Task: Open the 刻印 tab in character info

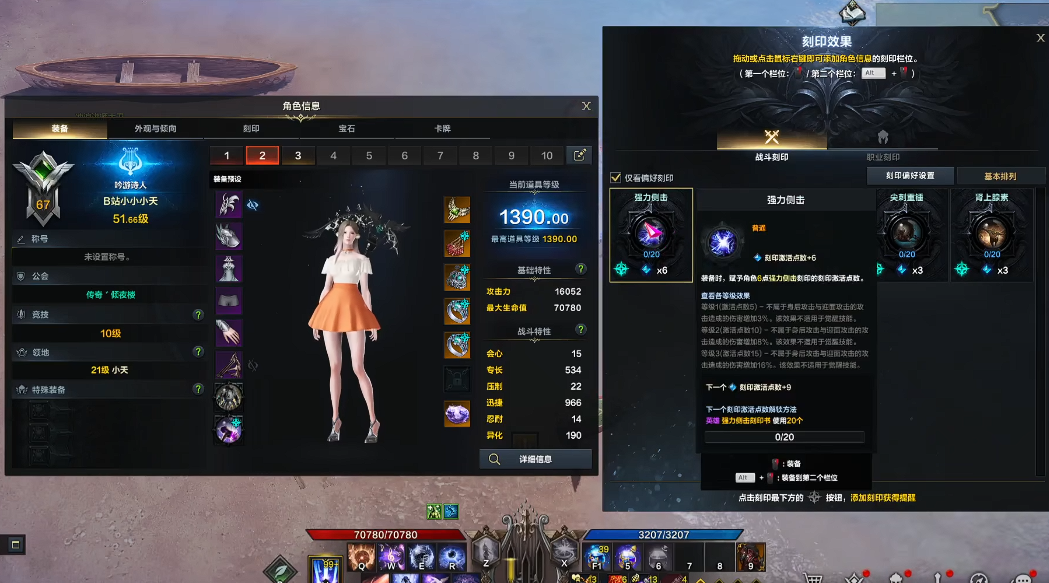Action: point(250,129)
